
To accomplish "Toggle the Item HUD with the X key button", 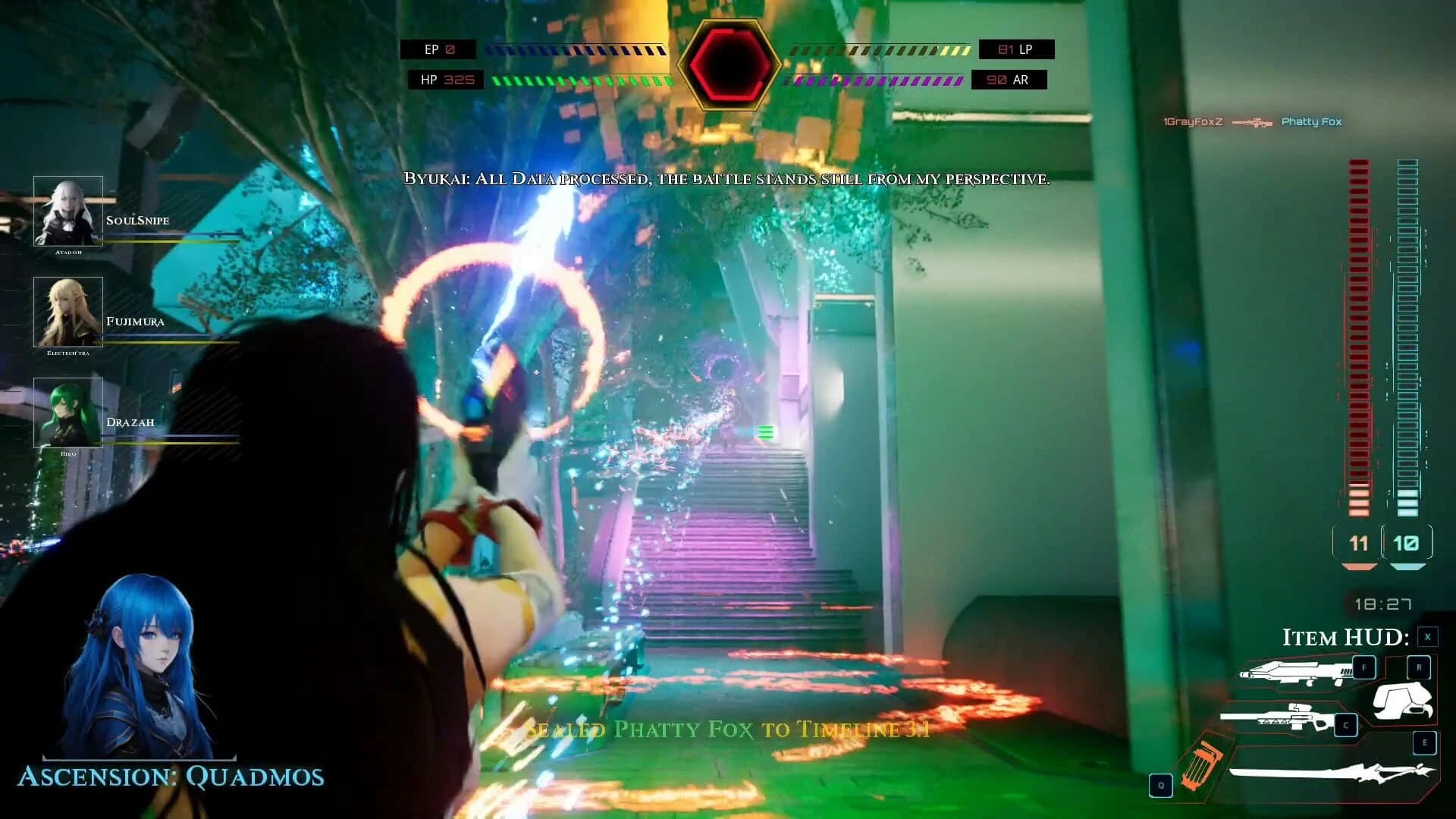I will coord(1426,637).
